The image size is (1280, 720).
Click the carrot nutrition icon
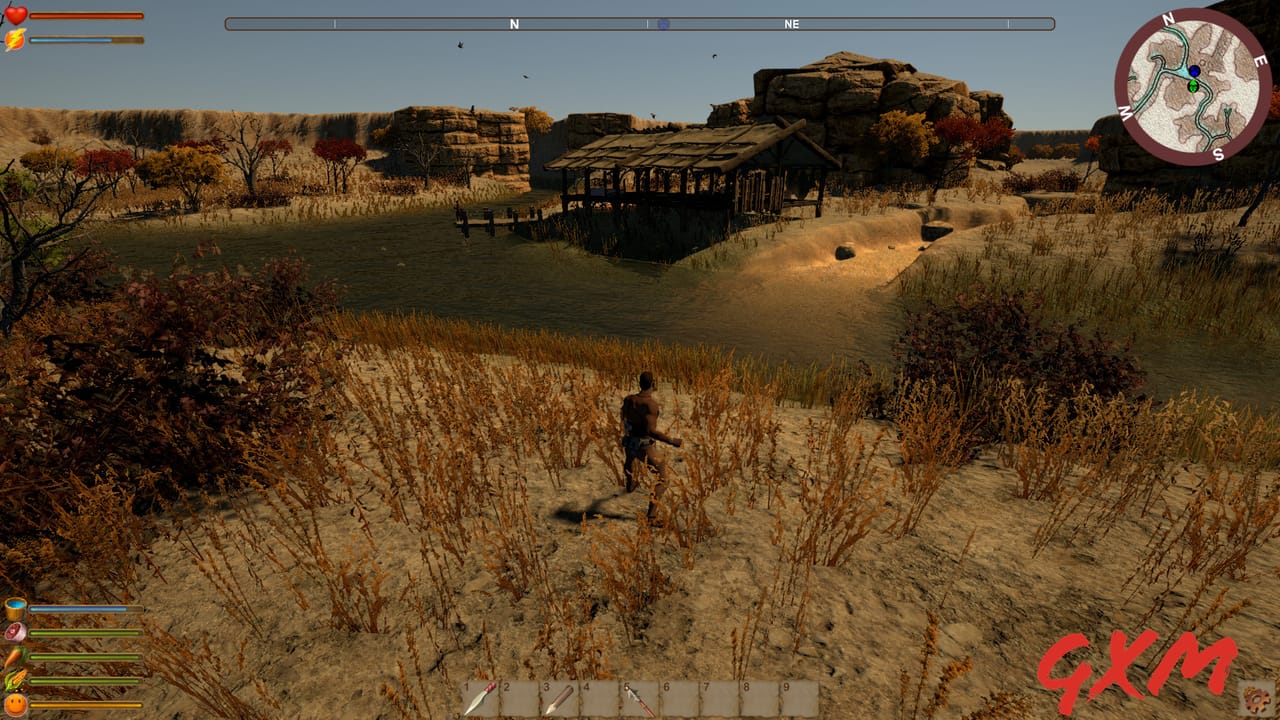[x=15, y=657]
